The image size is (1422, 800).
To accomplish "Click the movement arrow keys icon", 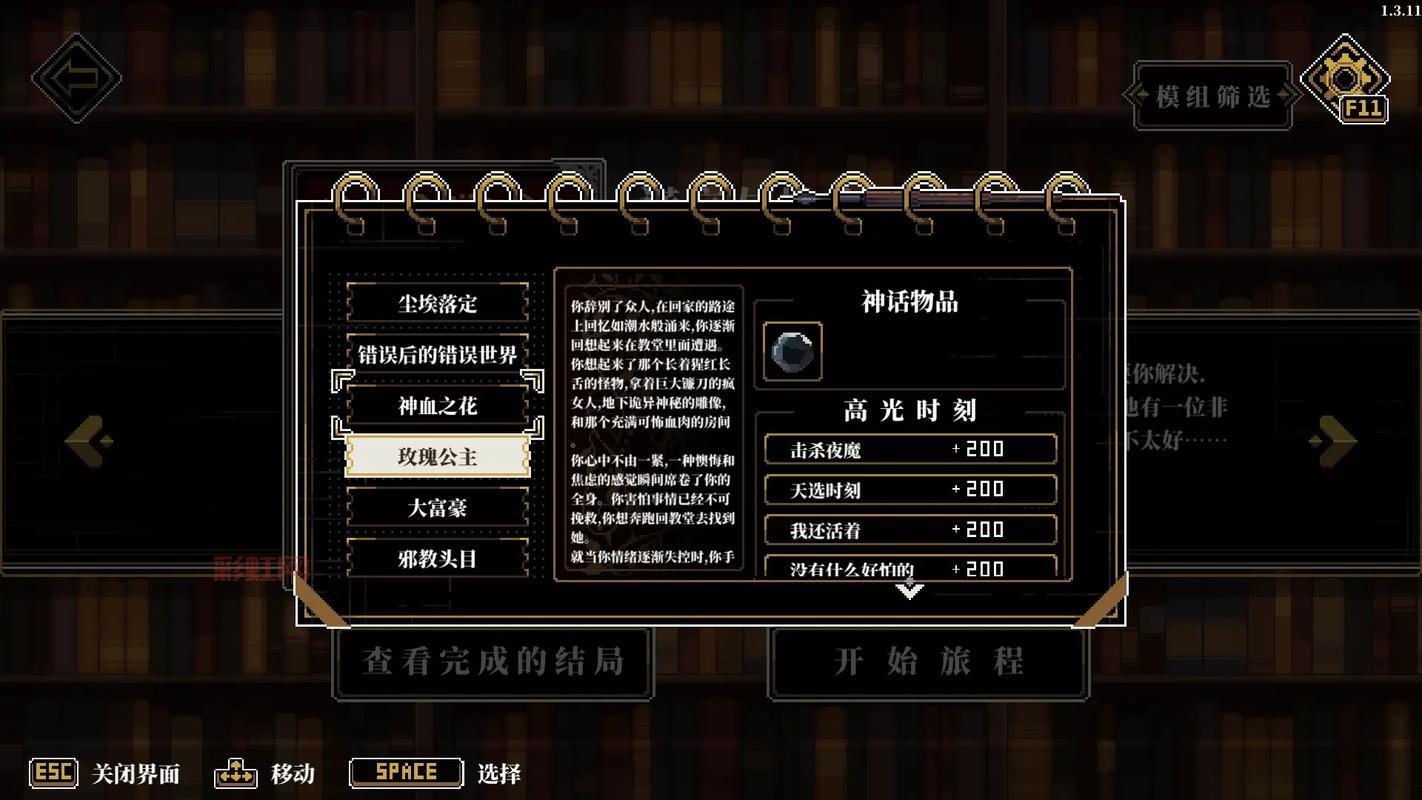I will click(x=237, y=772).
